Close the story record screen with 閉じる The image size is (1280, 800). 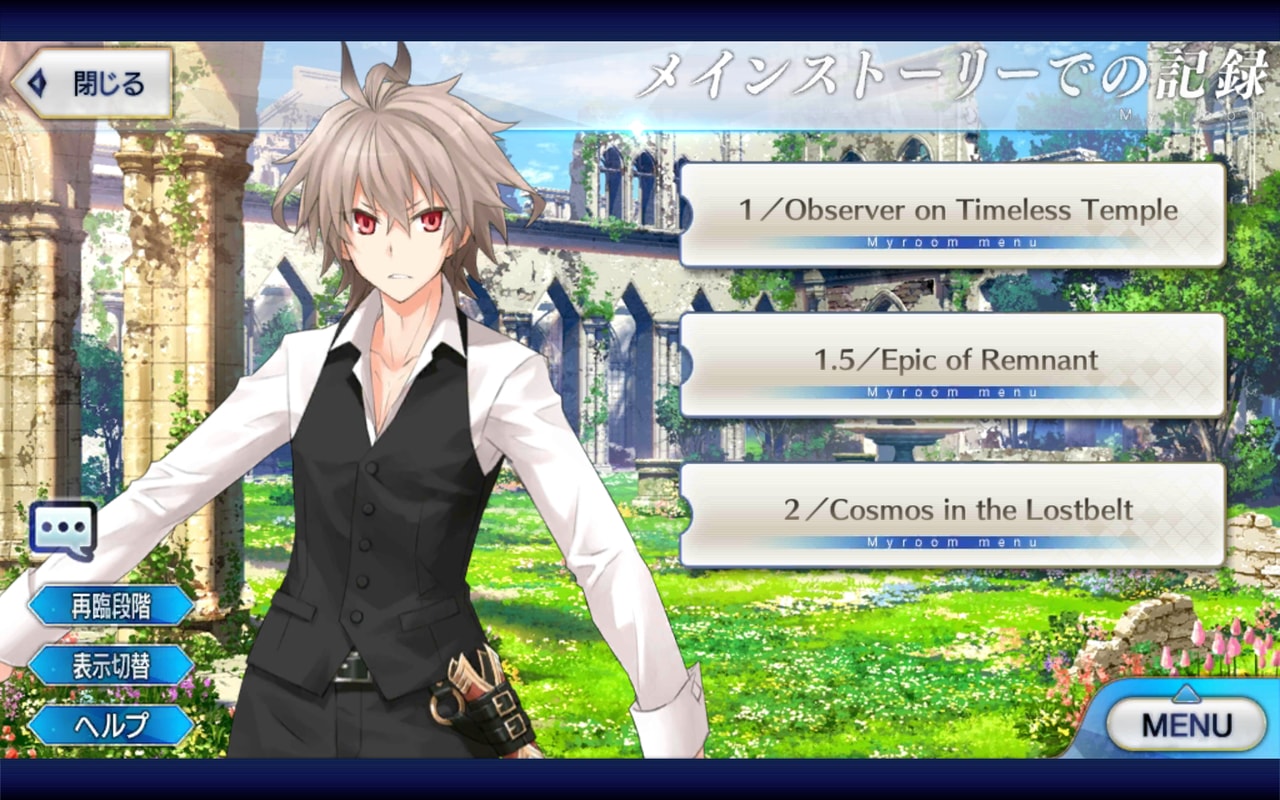[92, 83]
